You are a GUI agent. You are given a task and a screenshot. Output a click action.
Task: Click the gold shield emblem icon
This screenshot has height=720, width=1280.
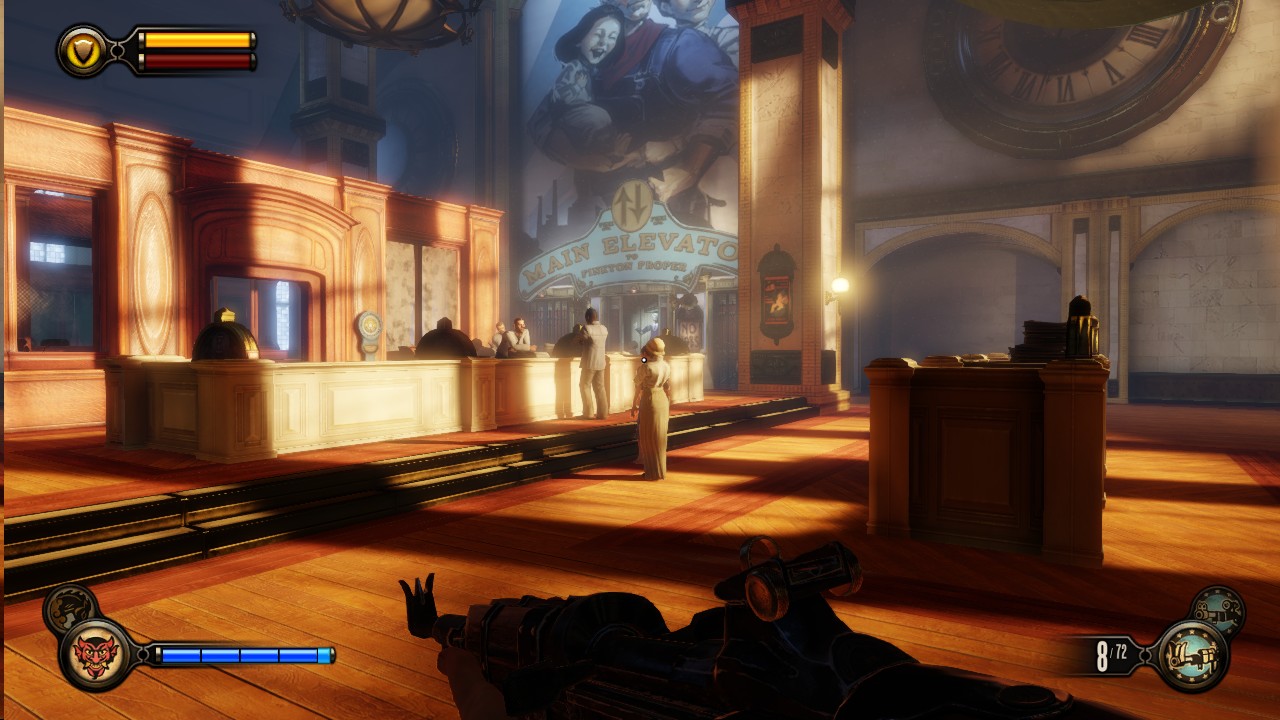click(x=84, y=50)
